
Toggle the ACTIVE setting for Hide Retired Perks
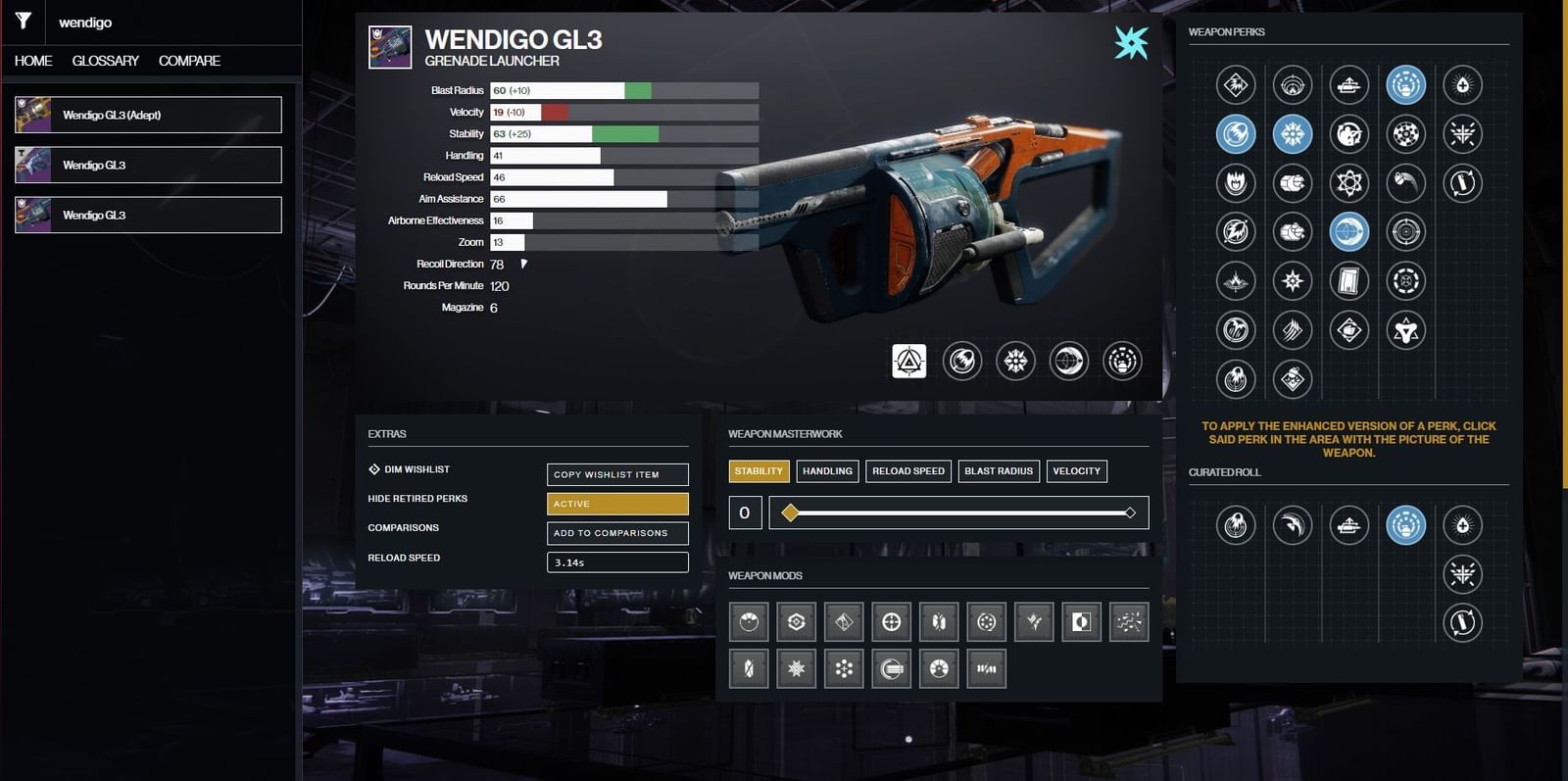coord(616,503)
